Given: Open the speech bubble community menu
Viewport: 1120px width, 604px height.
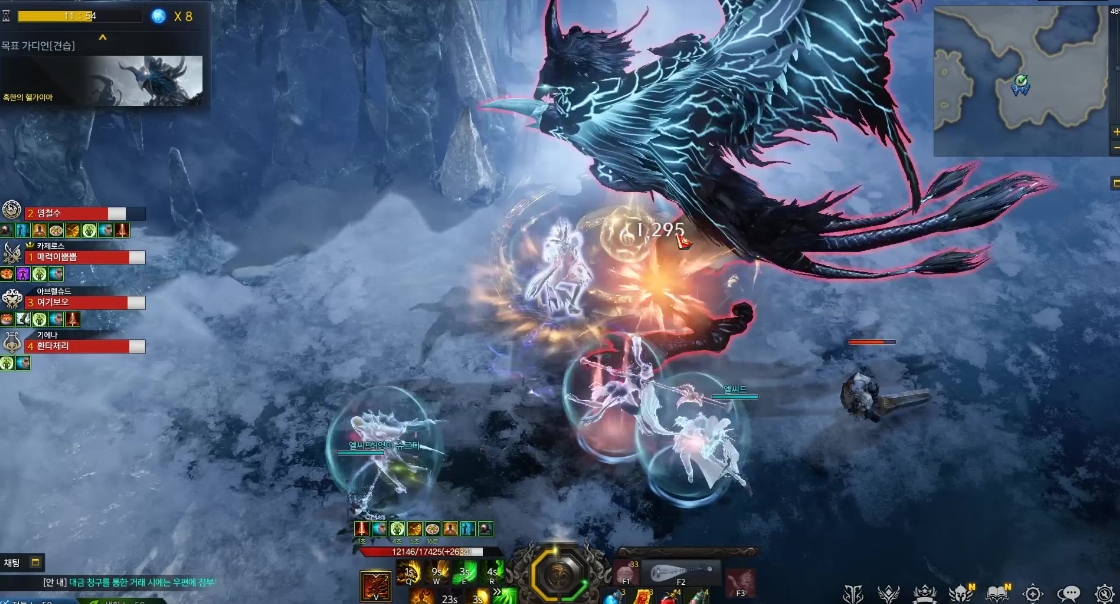Looking at the screenshot, I should tap(1069, 593).
